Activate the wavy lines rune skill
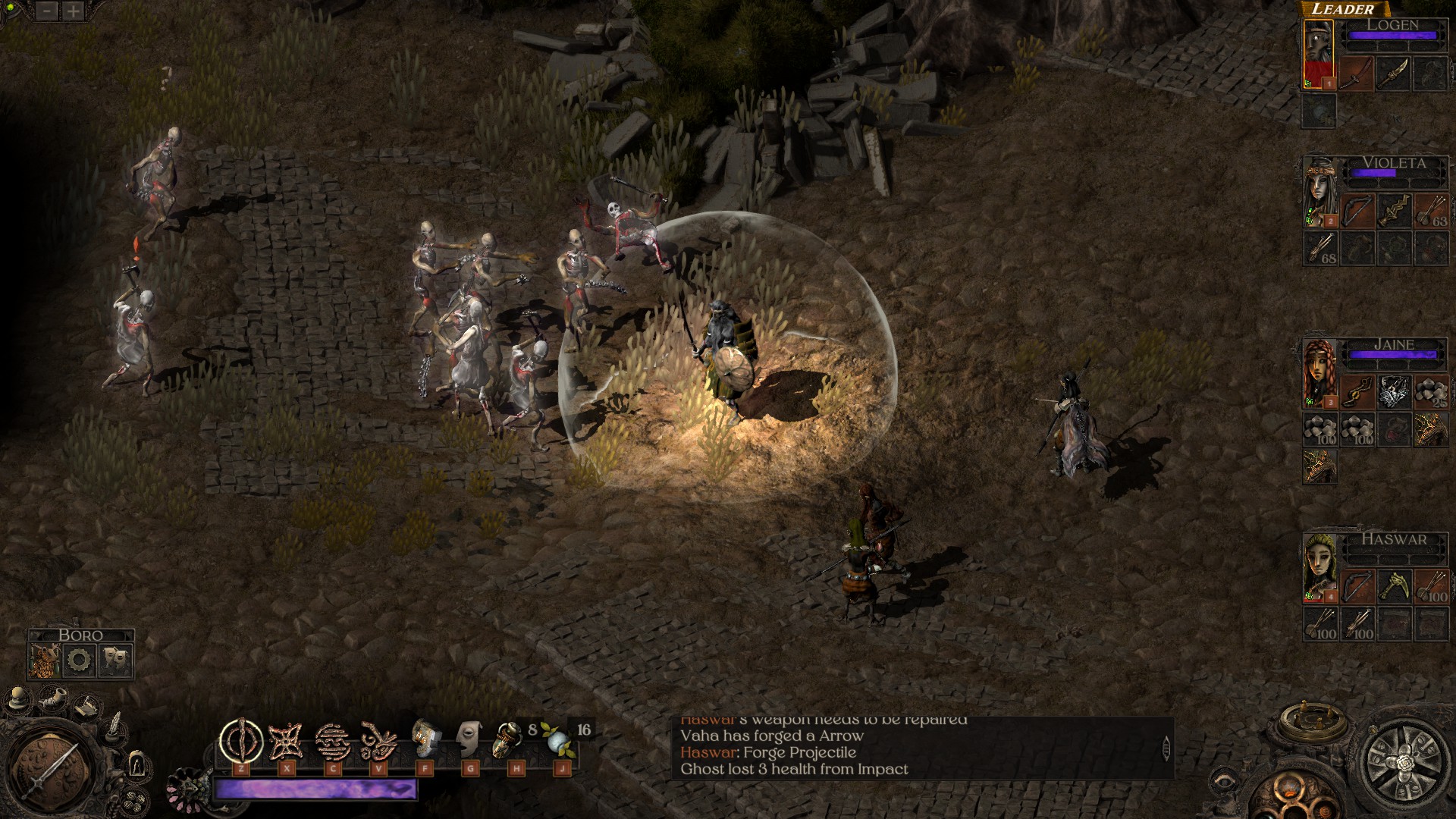1456x819 pixels. [332, 741]
